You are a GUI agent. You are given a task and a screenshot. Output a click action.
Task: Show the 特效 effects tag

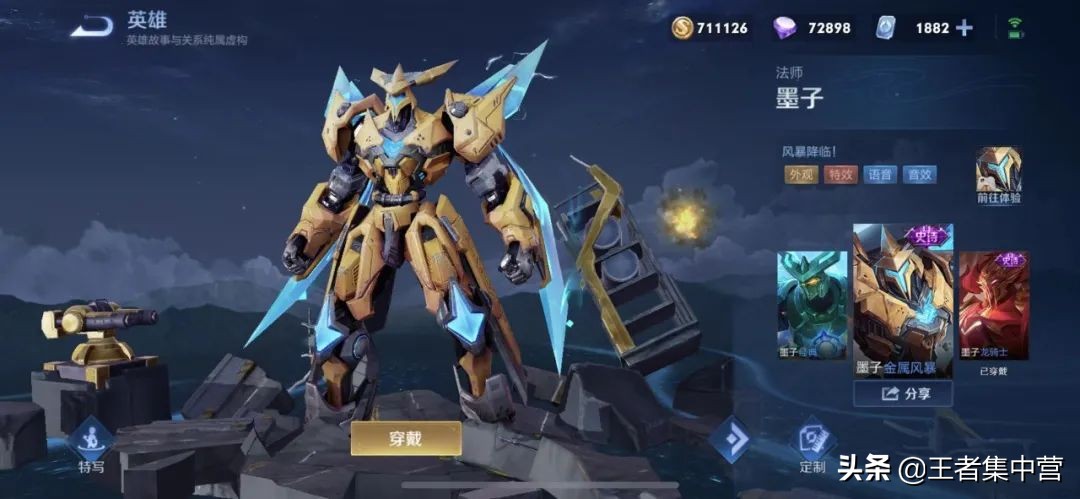pyautogui.click(x=840, y=174)
